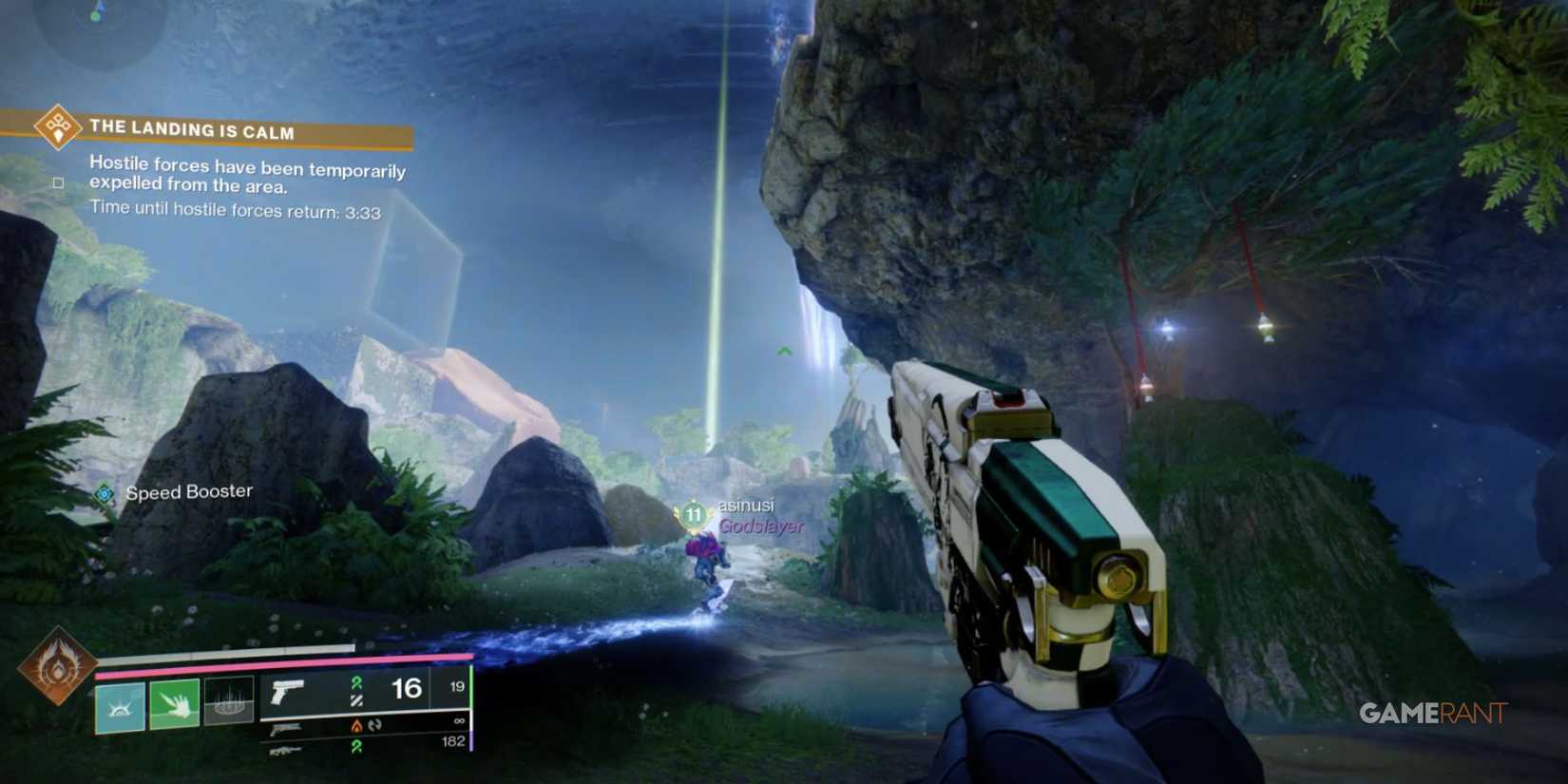Click the heavy weapon rifle icon

(285, 751)
